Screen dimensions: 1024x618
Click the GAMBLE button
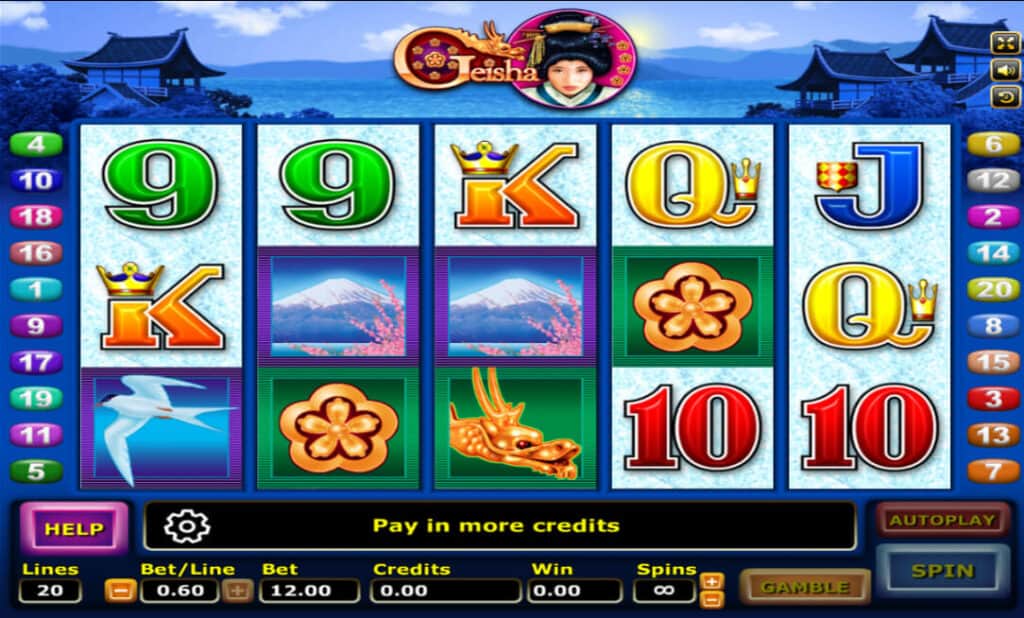tap(805, 587)
